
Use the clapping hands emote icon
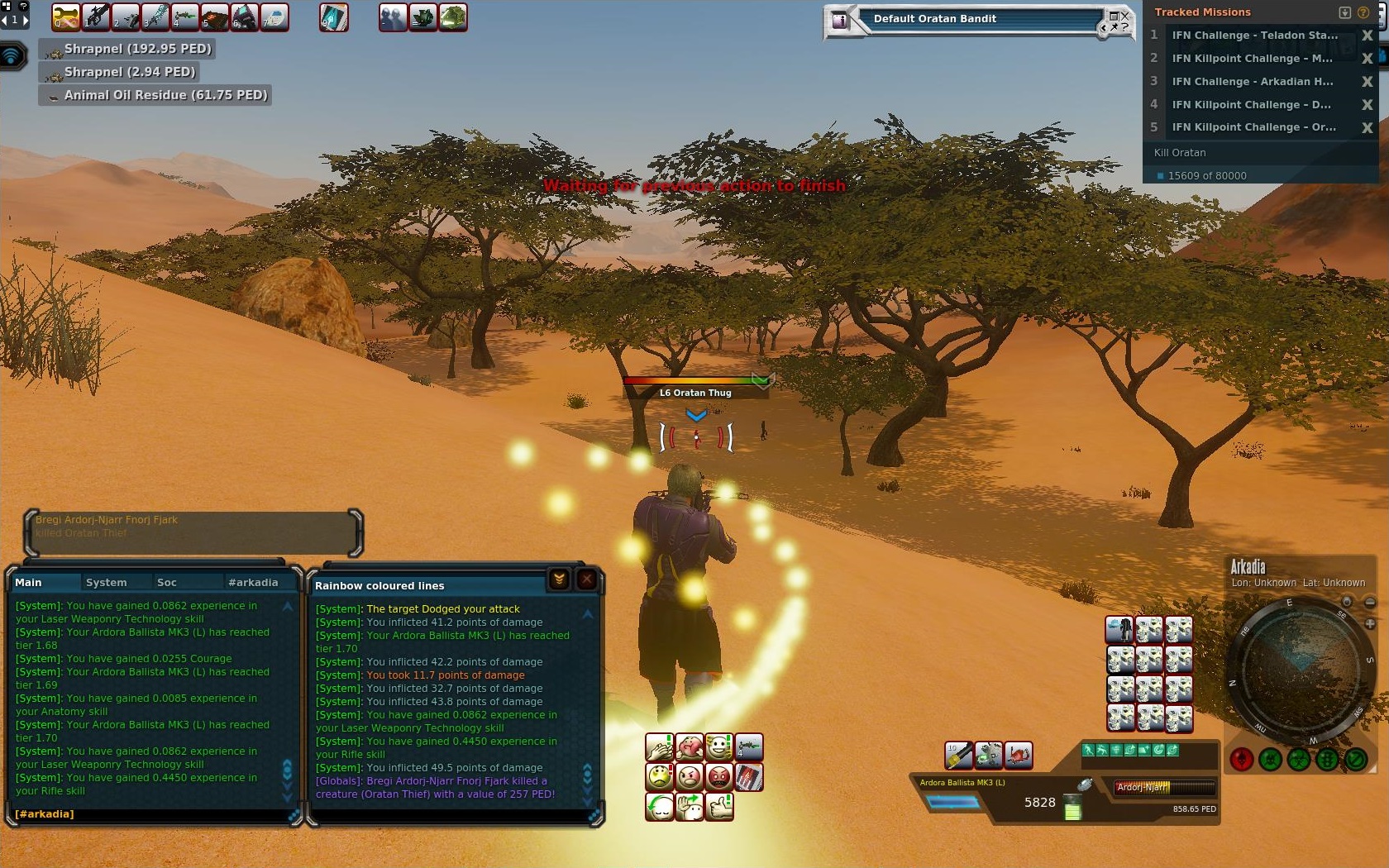[659, 747]
